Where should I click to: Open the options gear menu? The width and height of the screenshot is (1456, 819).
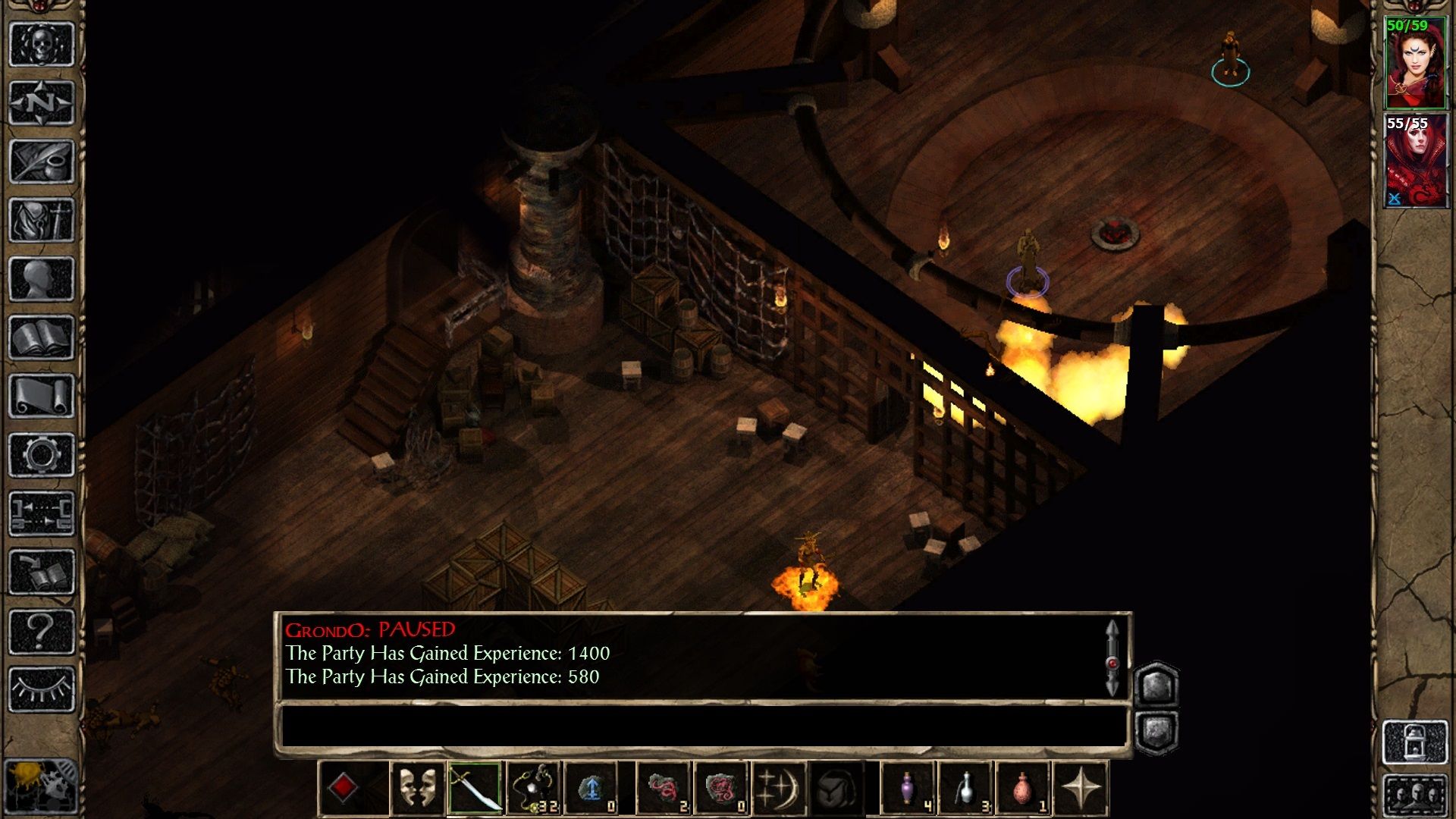coord(42,455)
